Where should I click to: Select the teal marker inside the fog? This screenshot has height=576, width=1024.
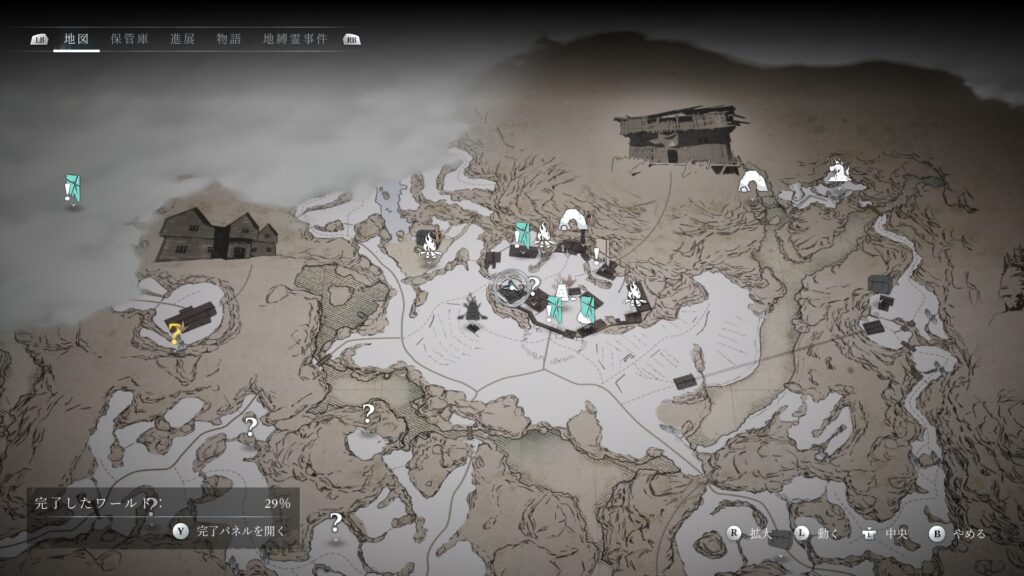(x=73, y=187)
